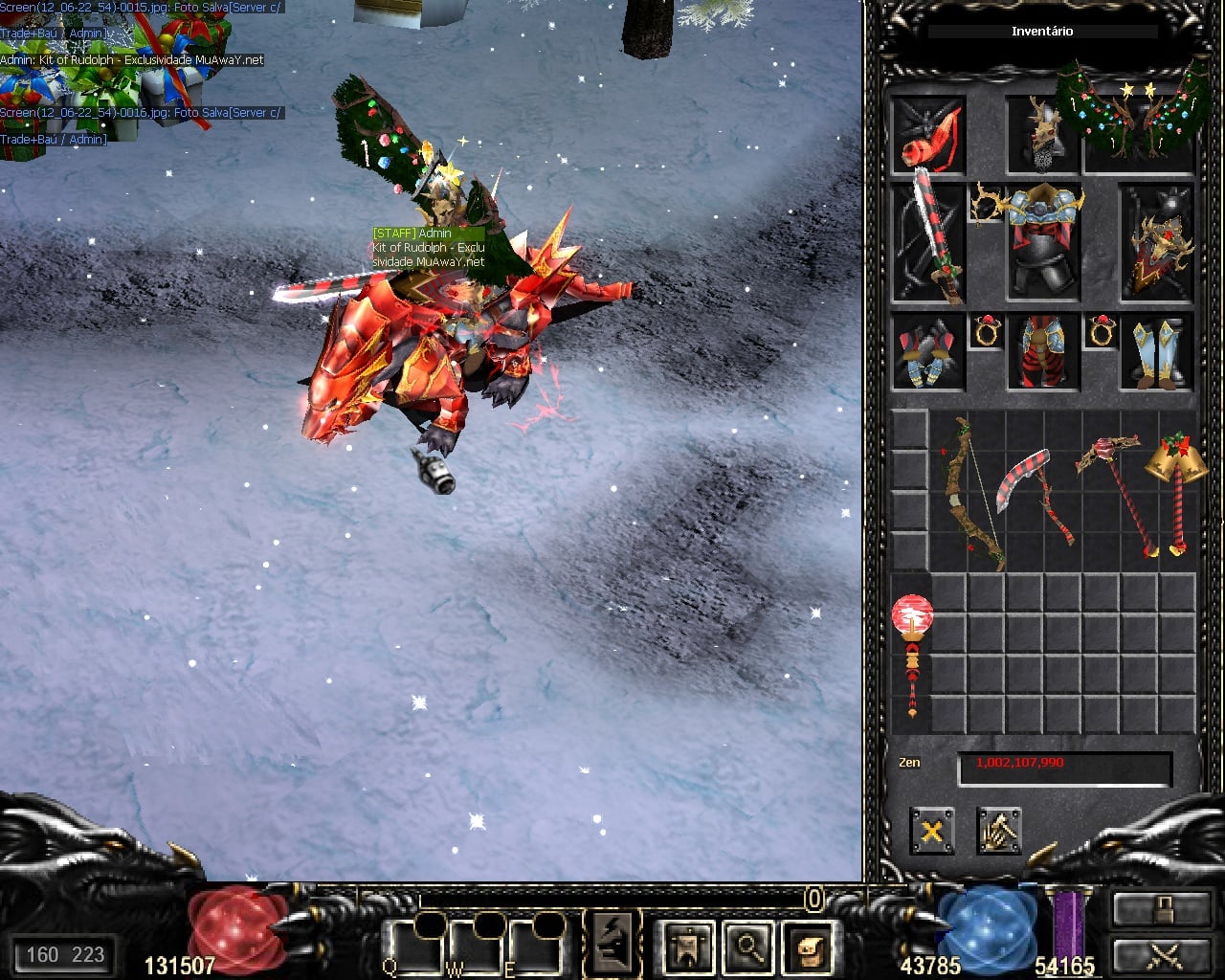Image resolution: width=1225 pixels, height=980 pixels.
Task: Click the hammer button beside the close button
Action: point(999,831)
